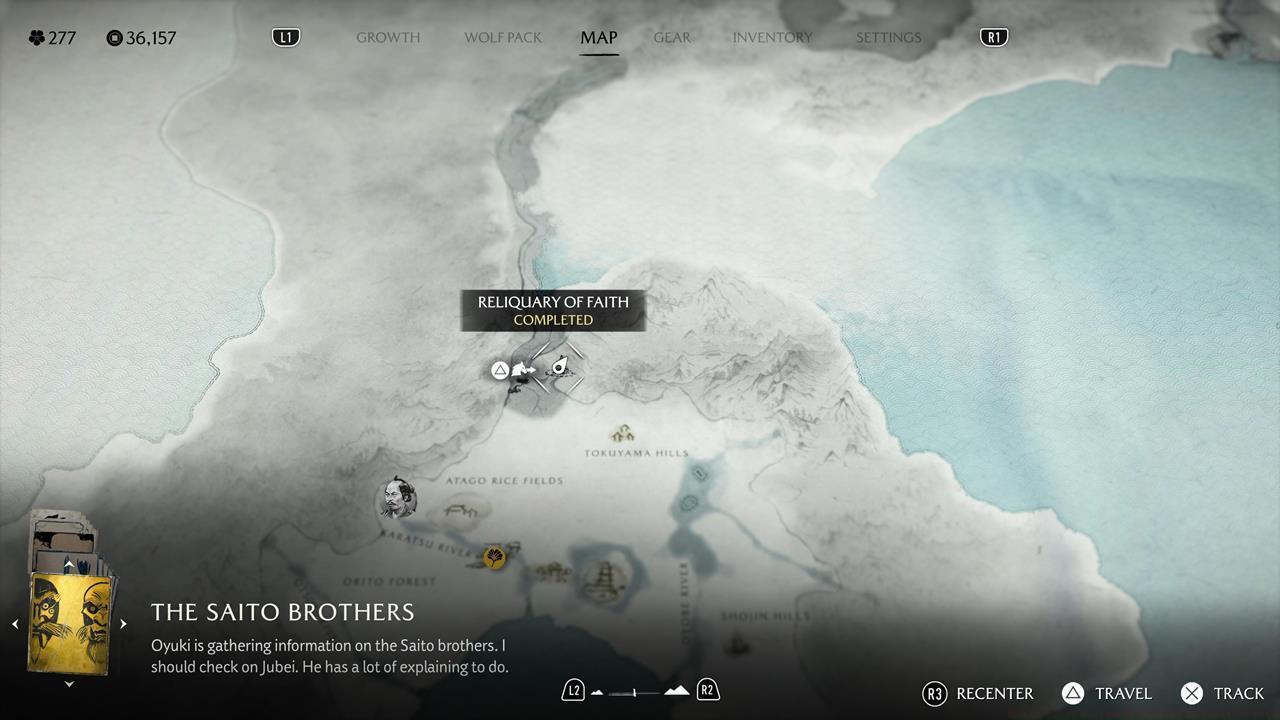
Task: Show the next quest card with right arrow
Action: tap(123, 624)
